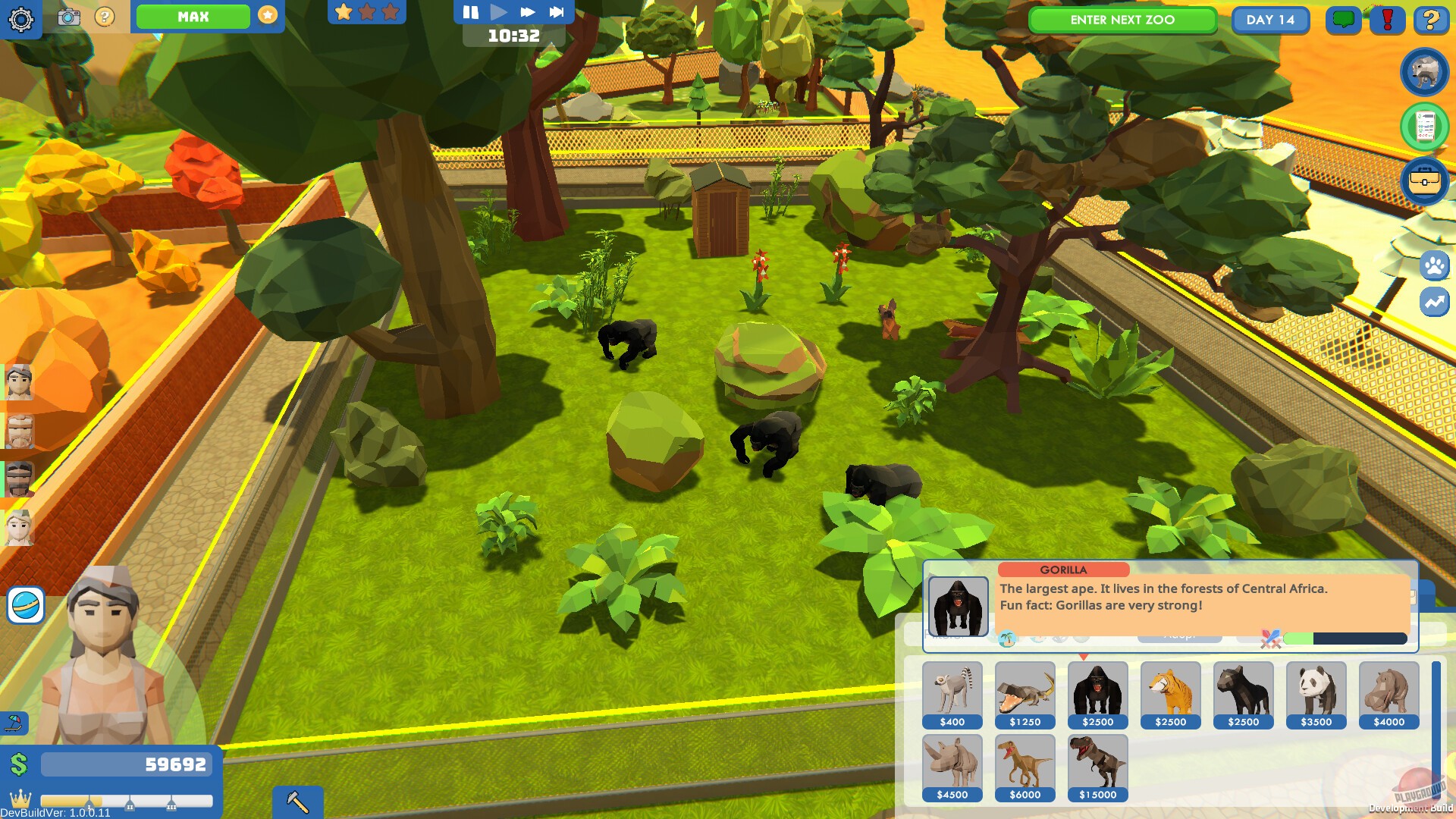The width and height of the screenshot is (1456, 819).
Task: Open the animal roster polar bear icon
Action: point(1424,71)
